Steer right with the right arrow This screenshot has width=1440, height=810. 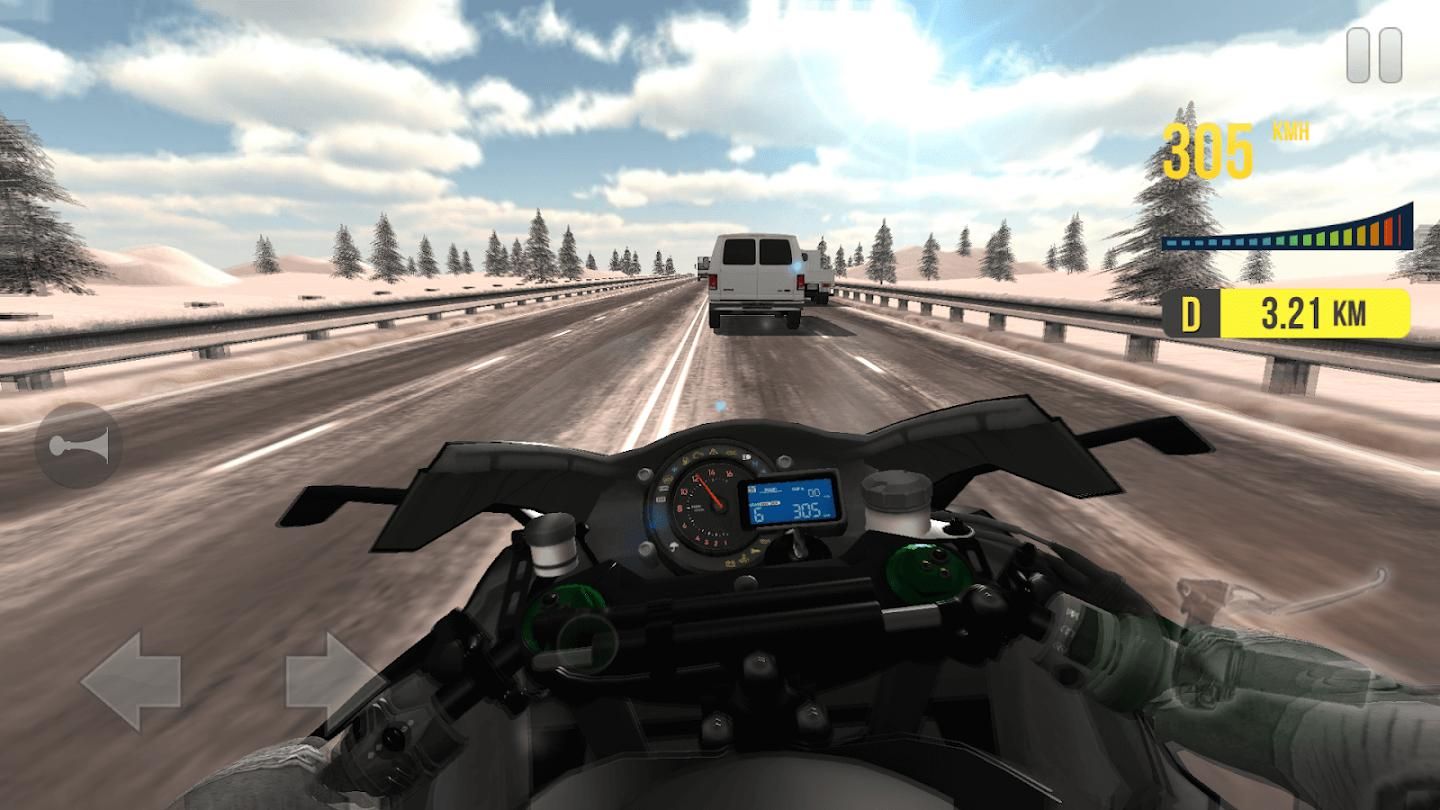[332, 680]
